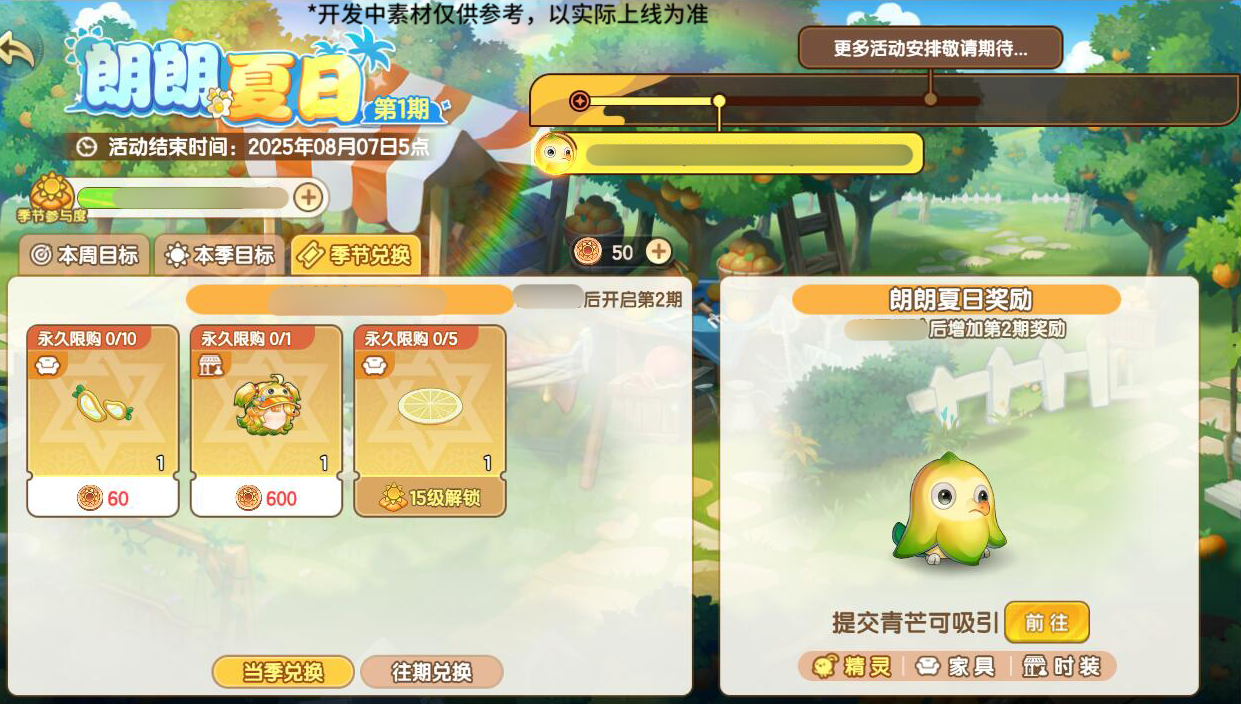1241x704 pixels.
Task: Select the first timeline node marker
Action: 579,100
